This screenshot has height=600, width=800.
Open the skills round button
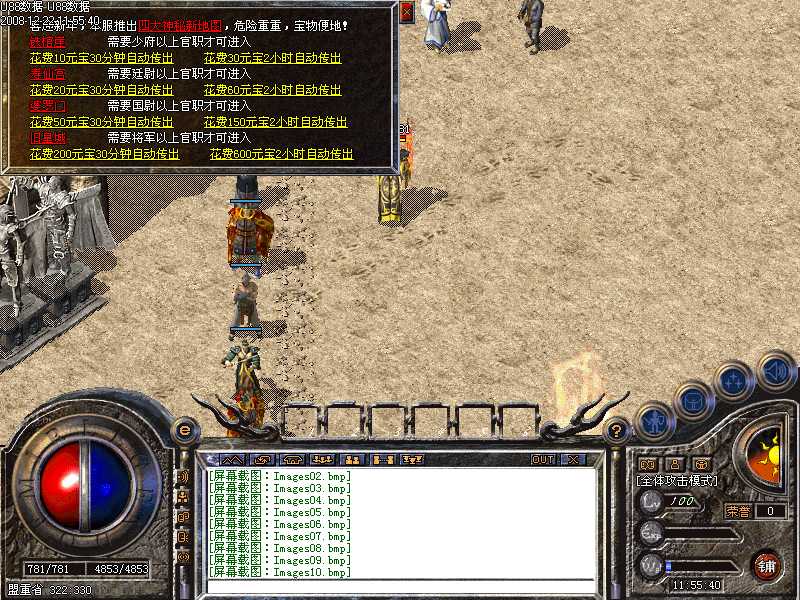[x=734, y=381]
